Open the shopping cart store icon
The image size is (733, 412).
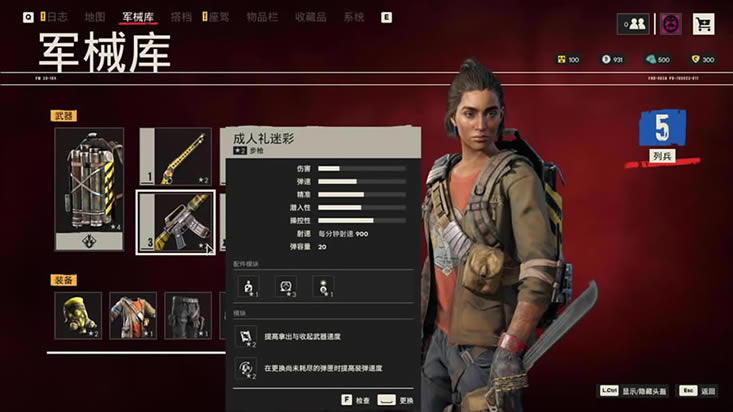point(704,24)
